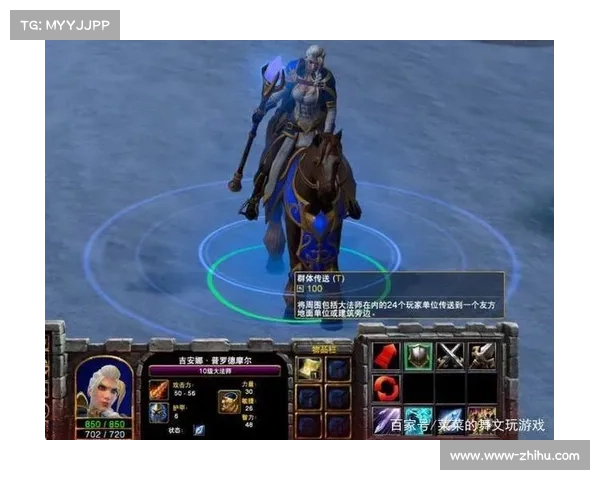This screenshot has height=480, width=600.
Task: Select the red circular arrows Patrol command
Action: (x=386, y=388)
